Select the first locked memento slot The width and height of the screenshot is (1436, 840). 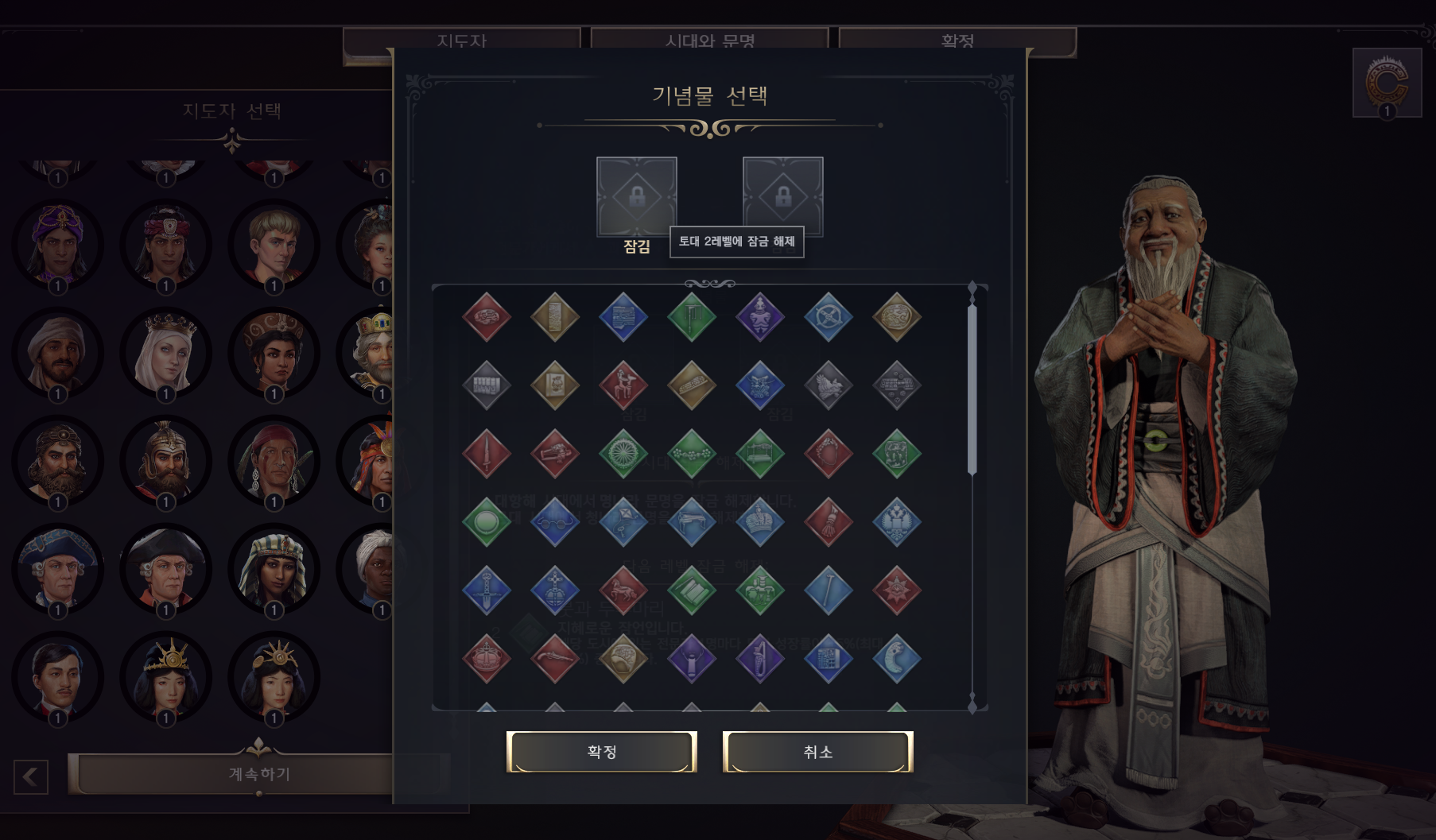636,196
